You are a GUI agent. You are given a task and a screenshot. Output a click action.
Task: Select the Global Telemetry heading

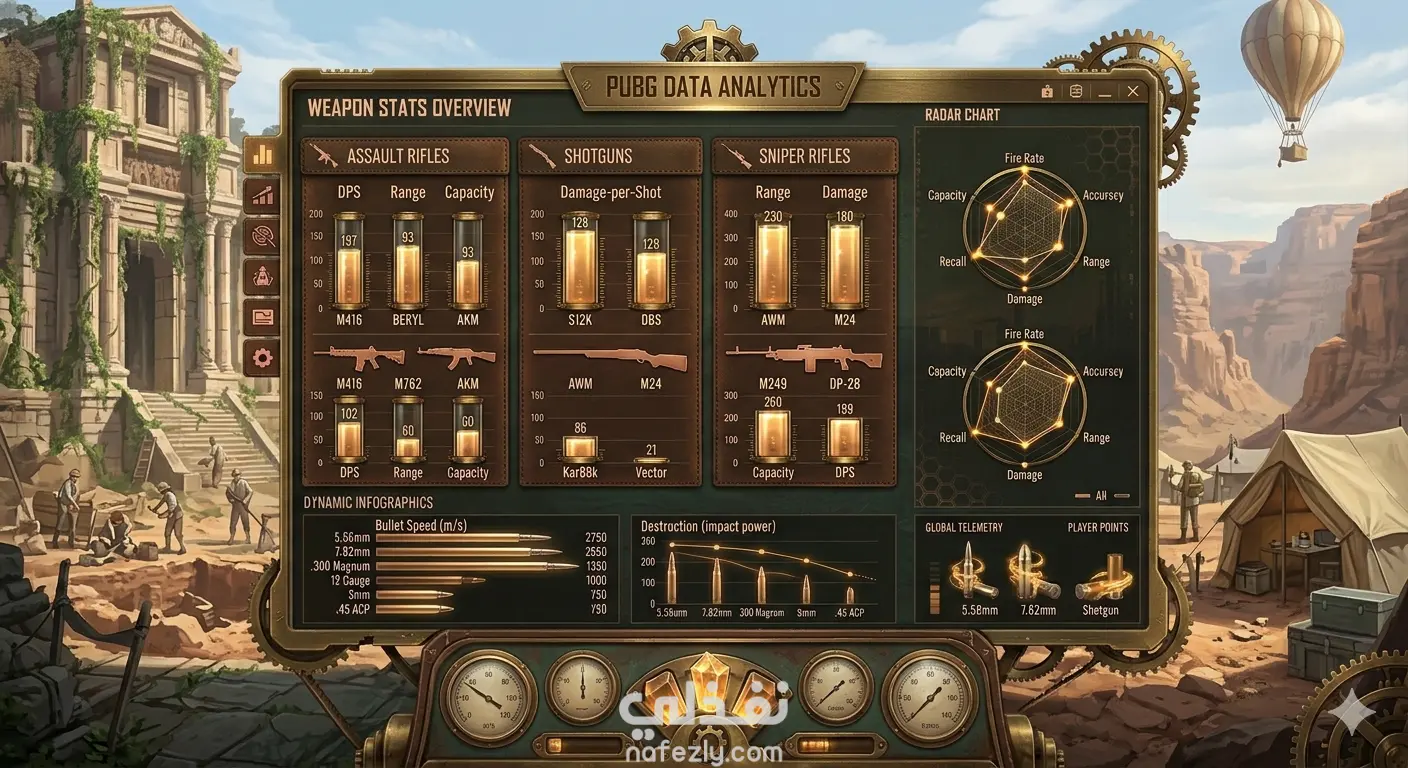[964, 527]
